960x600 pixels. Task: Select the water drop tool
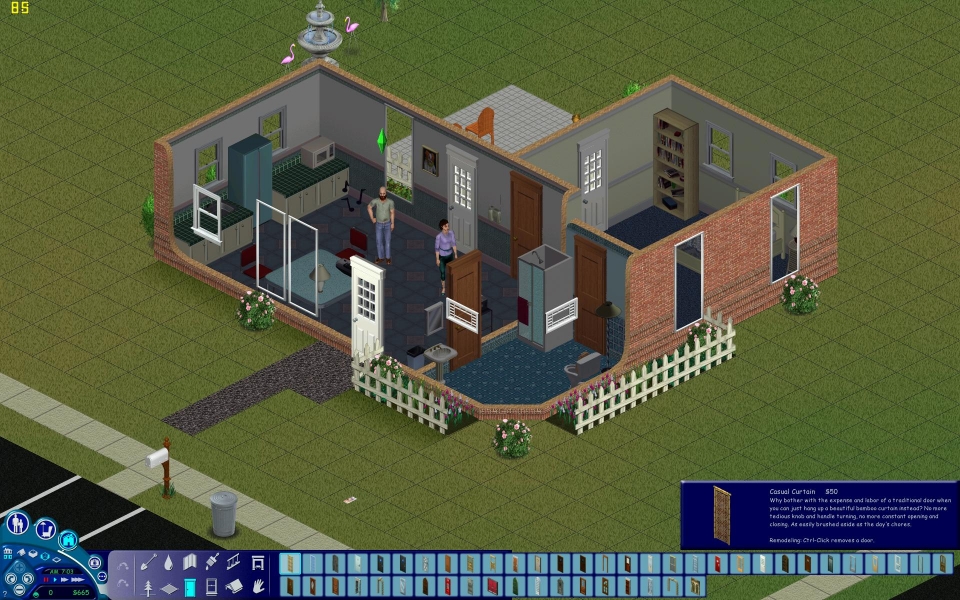[169, 563]
